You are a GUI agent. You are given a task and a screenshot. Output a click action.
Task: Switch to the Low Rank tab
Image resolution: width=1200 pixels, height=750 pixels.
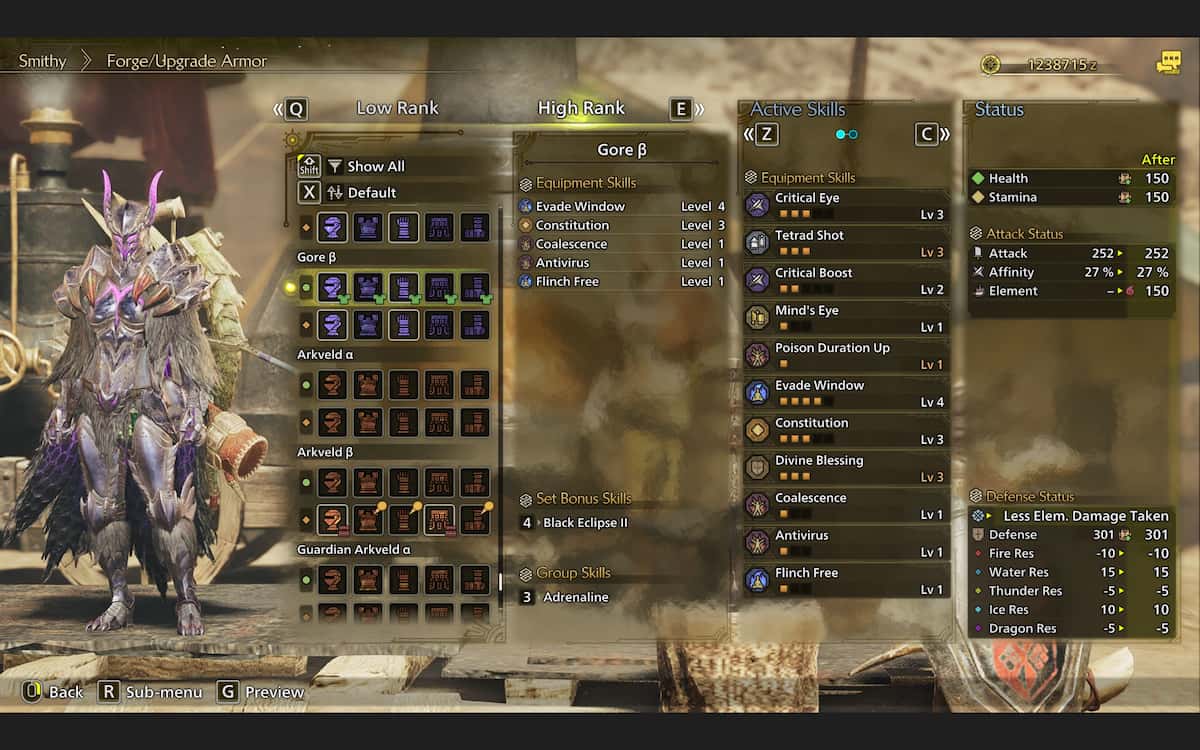click(x=397, y=108)
